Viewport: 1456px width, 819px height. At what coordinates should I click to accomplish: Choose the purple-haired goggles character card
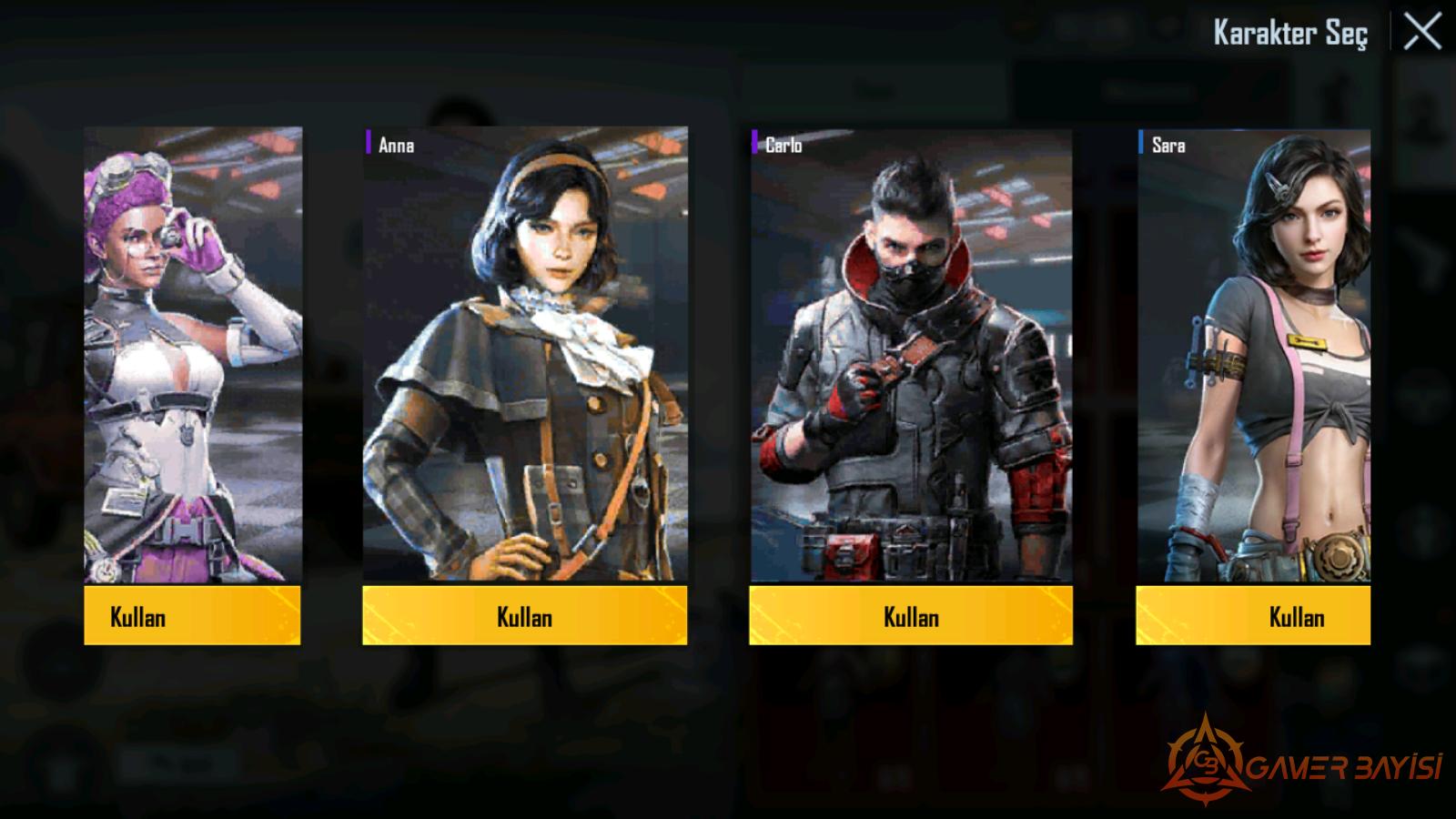click(193, 355)
